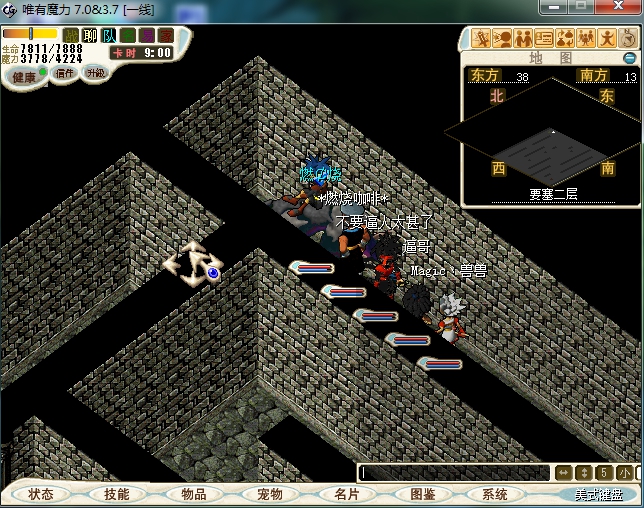Open the 宠物 pets menu

coord(270,494)
